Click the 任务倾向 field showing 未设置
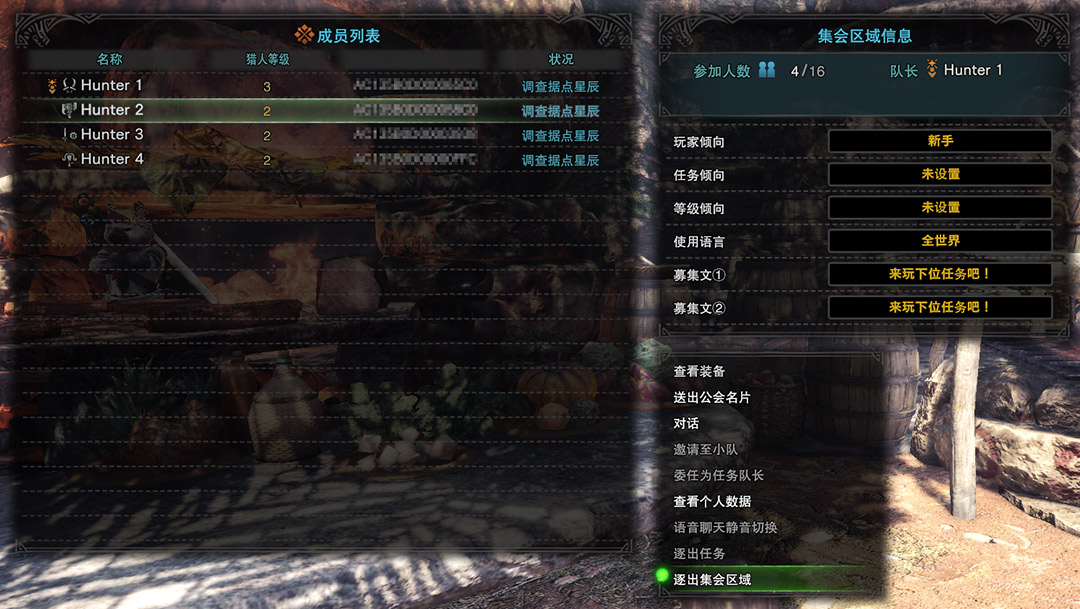Image resolution: width=1080 pixels, height=609 pixels. pyautogui.click(x=939, y=174)
